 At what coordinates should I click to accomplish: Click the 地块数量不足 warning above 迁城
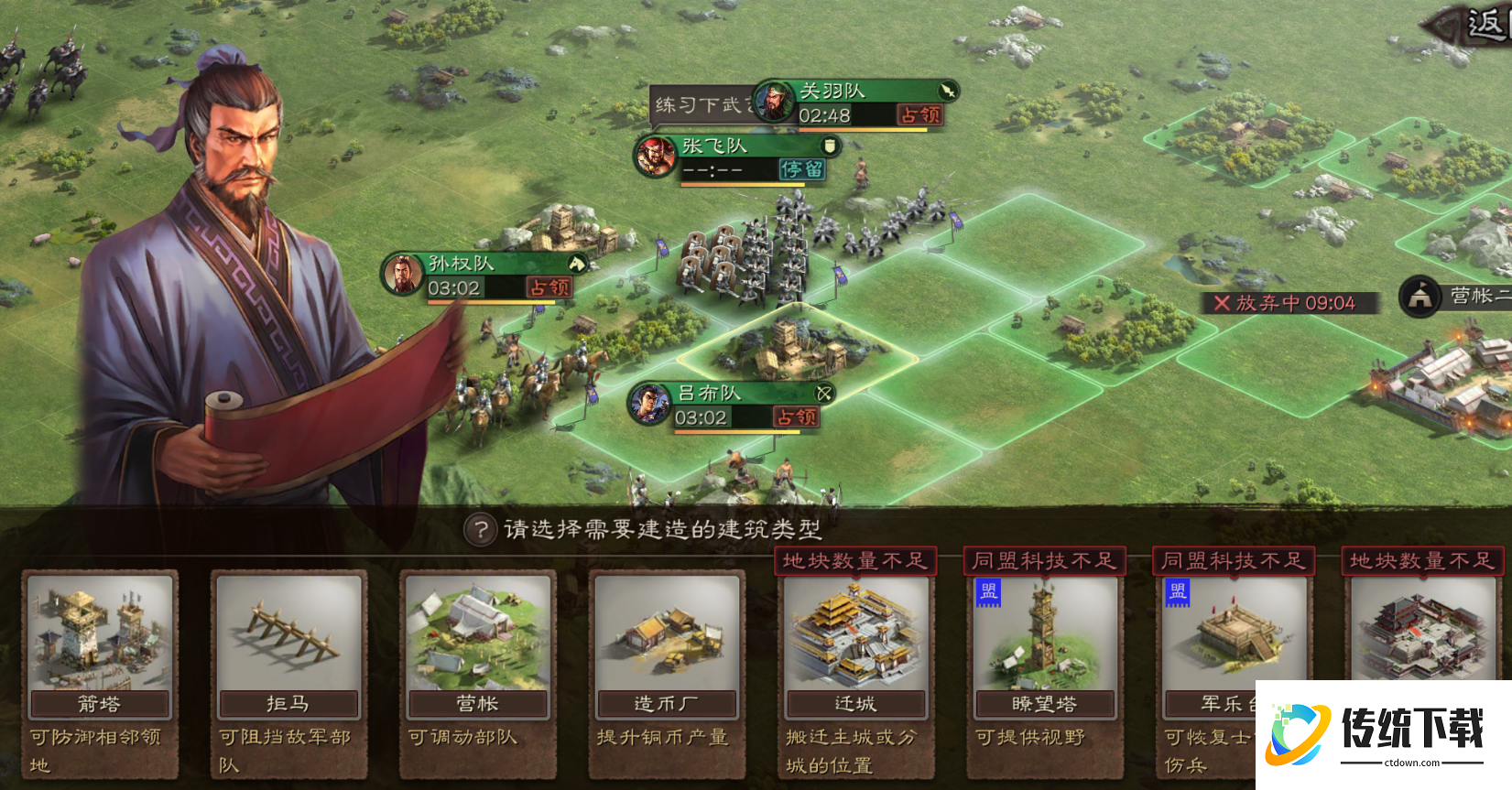point(854,561)
